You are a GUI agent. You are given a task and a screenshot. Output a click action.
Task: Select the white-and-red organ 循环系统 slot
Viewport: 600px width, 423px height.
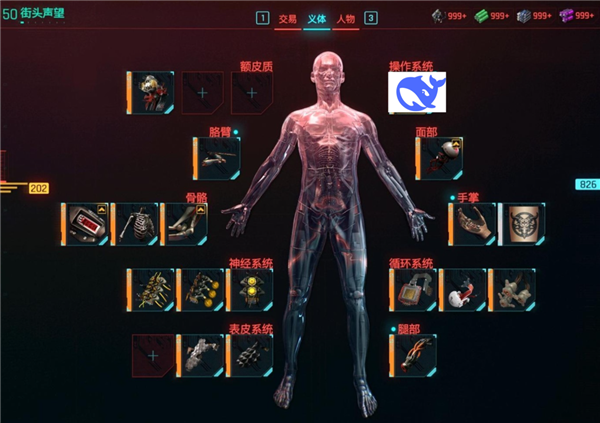462,289
